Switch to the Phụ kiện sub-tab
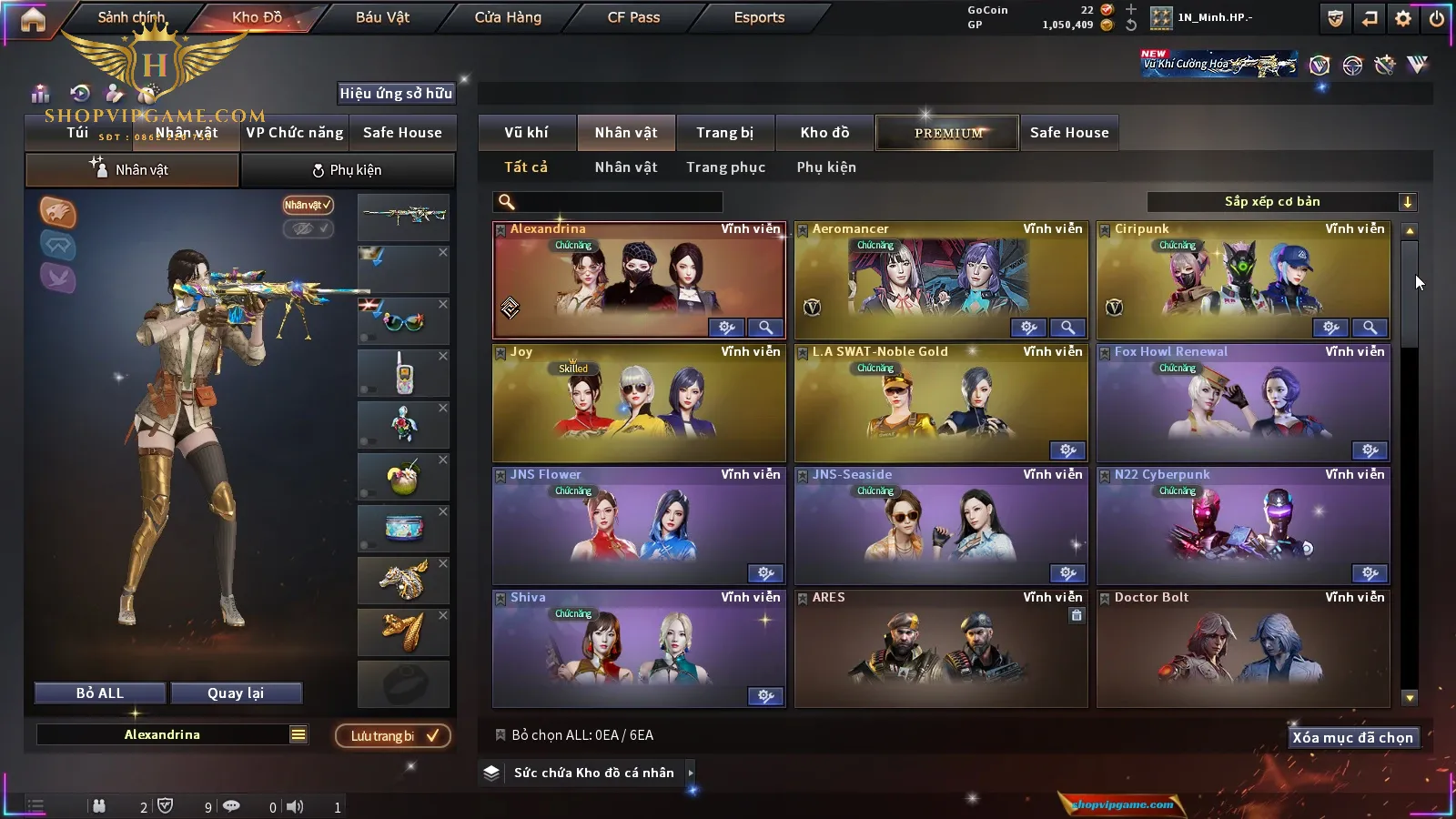The width and height of the screenshot is (1456, 819). click(x=348, y=170)
